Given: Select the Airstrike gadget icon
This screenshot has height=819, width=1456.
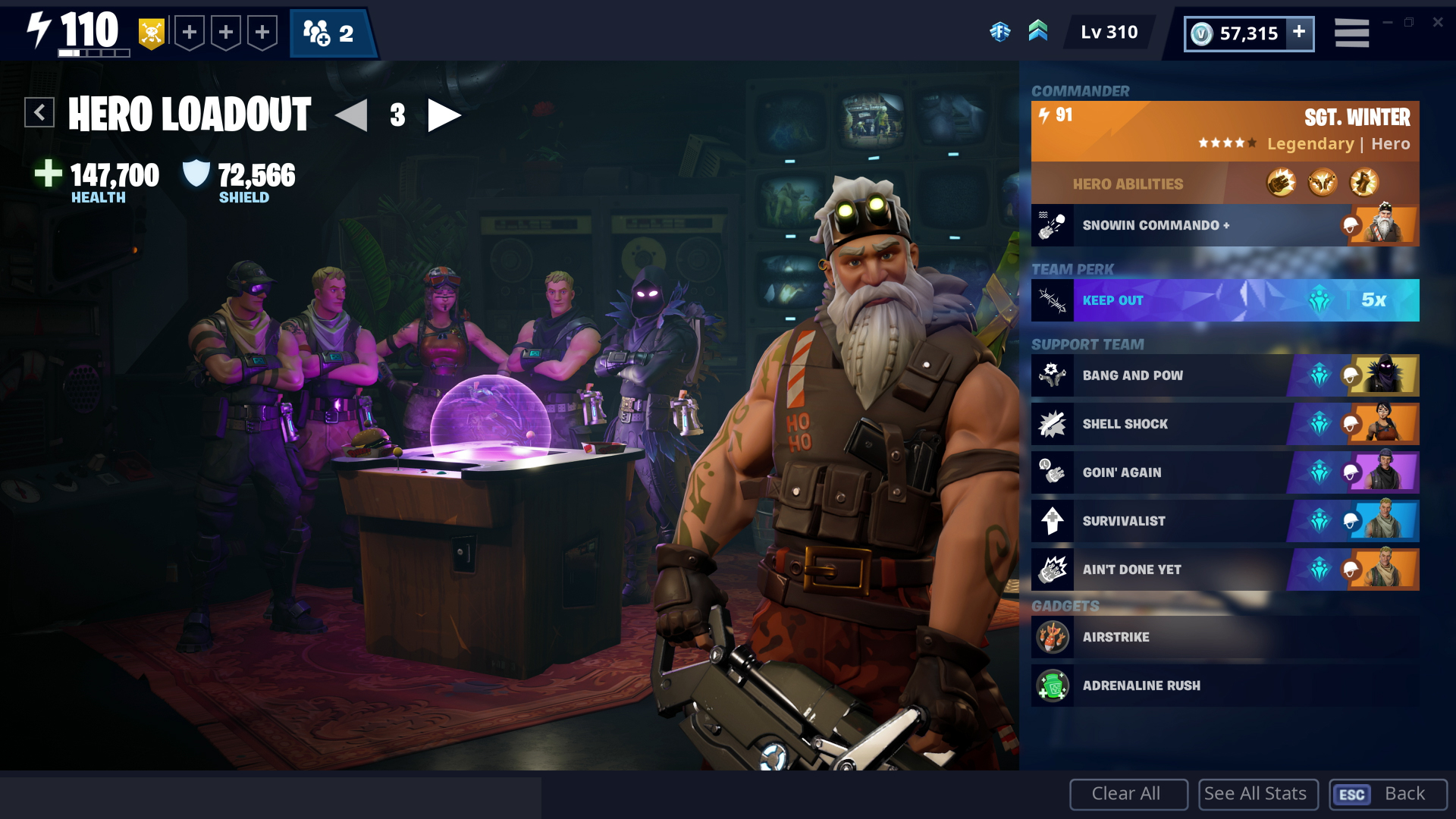Looking at the screenshot, I should pyautogui.click(x=1053, y=637).
